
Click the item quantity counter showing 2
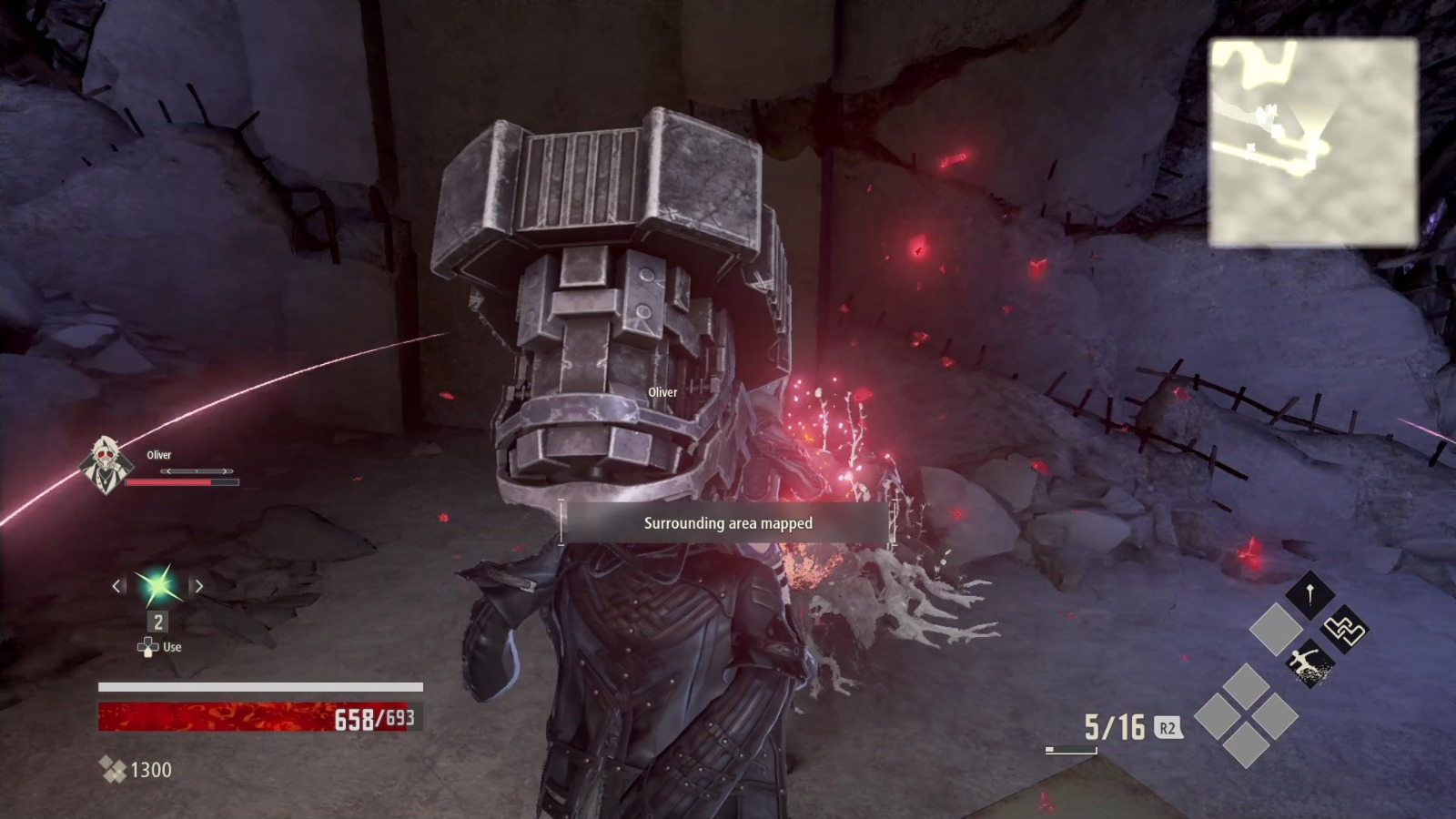157,622
